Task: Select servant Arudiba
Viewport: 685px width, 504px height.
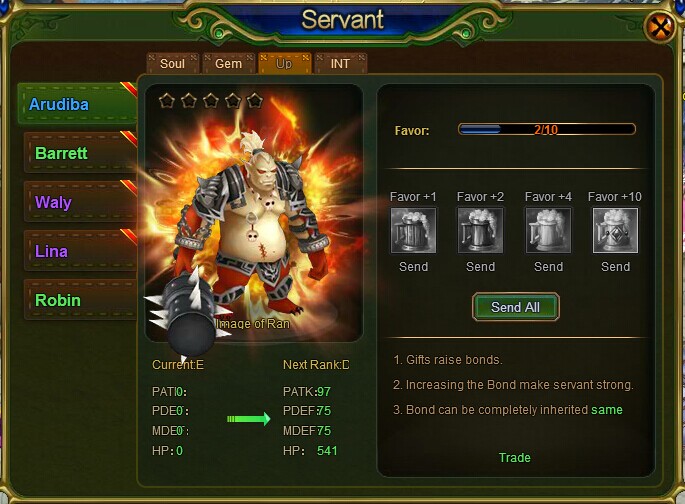Action: (76, 105)
